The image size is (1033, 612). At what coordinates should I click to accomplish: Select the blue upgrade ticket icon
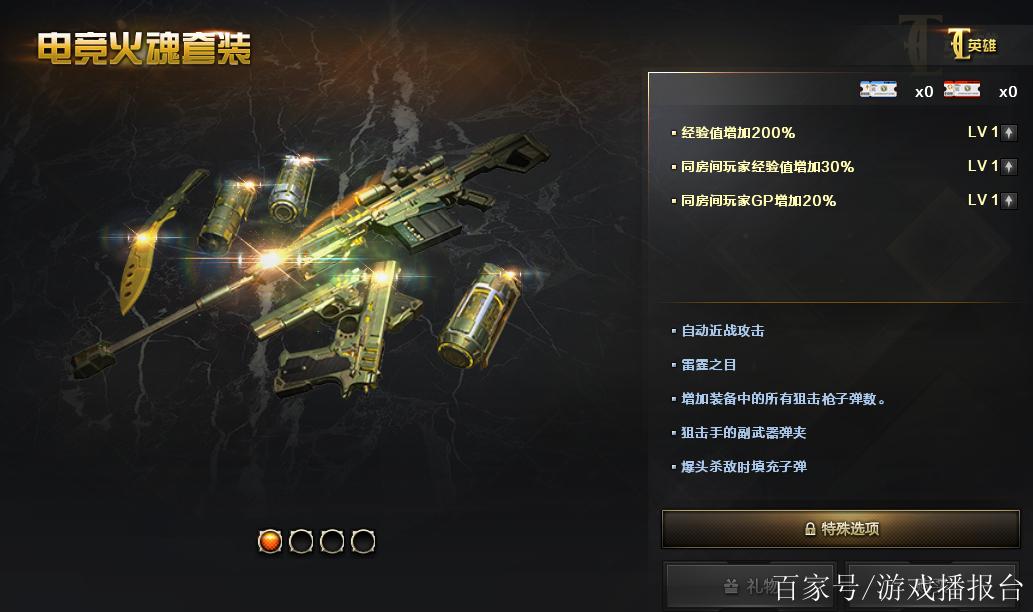click(x=878, y=91)
